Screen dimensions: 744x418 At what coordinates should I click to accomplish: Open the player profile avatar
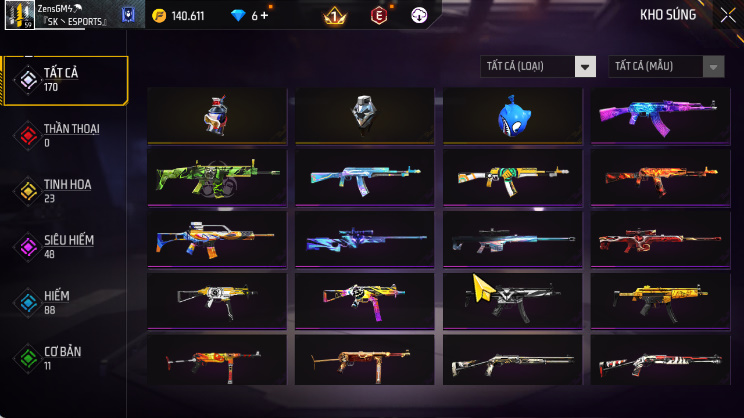tap(20, 16)
